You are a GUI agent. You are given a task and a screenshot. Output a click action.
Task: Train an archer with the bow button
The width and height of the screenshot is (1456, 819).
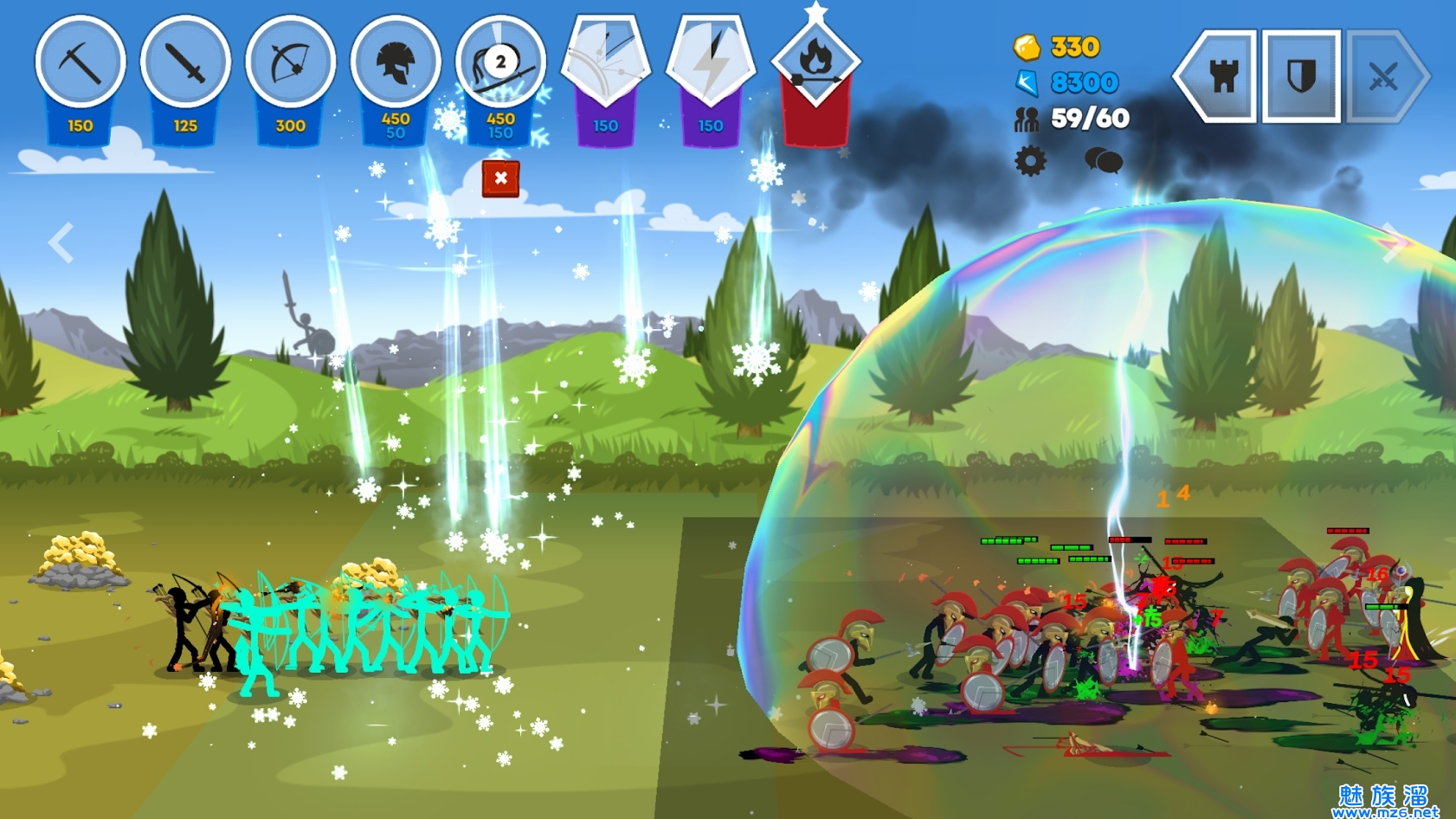click(x=291, y=63)
